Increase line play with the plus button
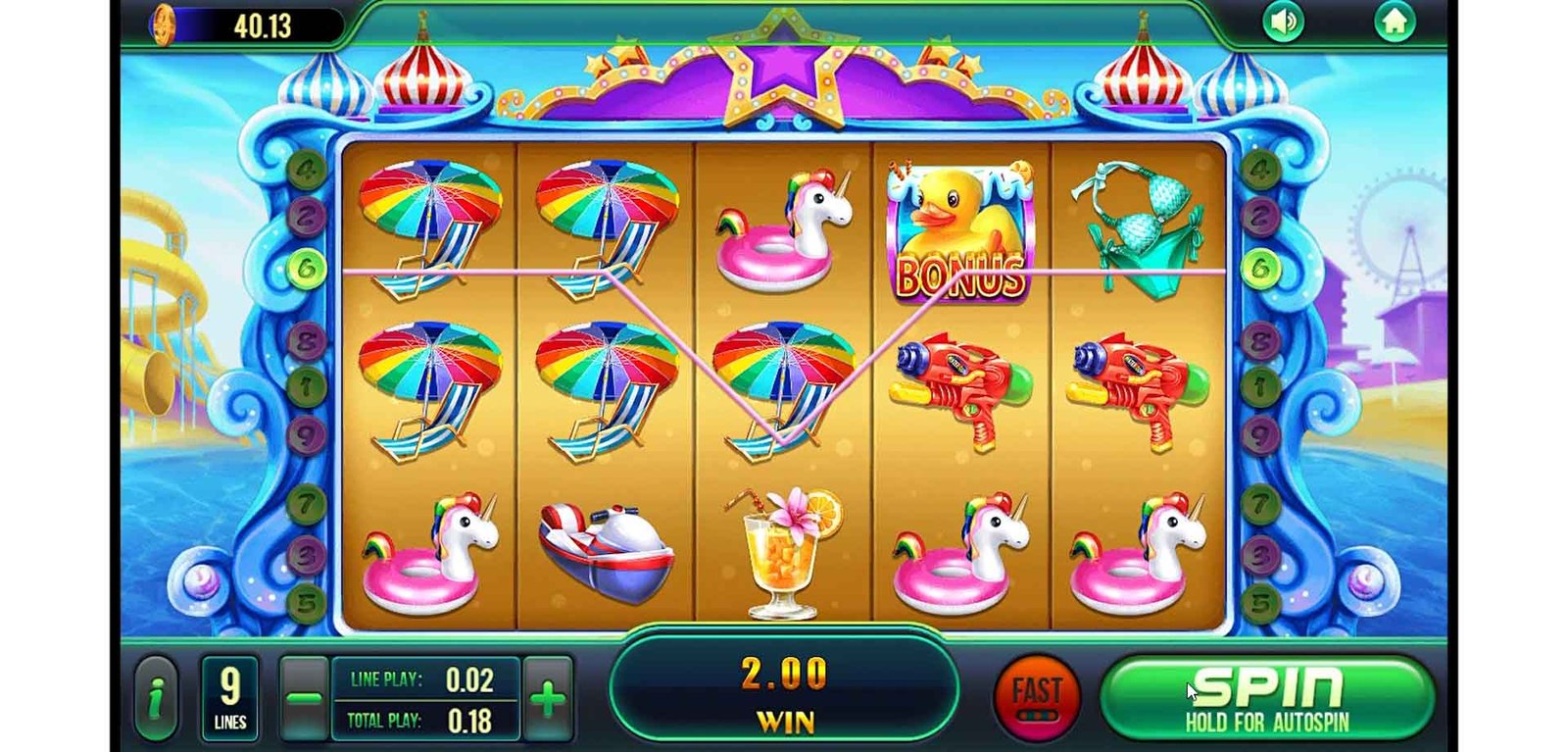The width and height of the screenshot is (1568, 752). [548, 699]
